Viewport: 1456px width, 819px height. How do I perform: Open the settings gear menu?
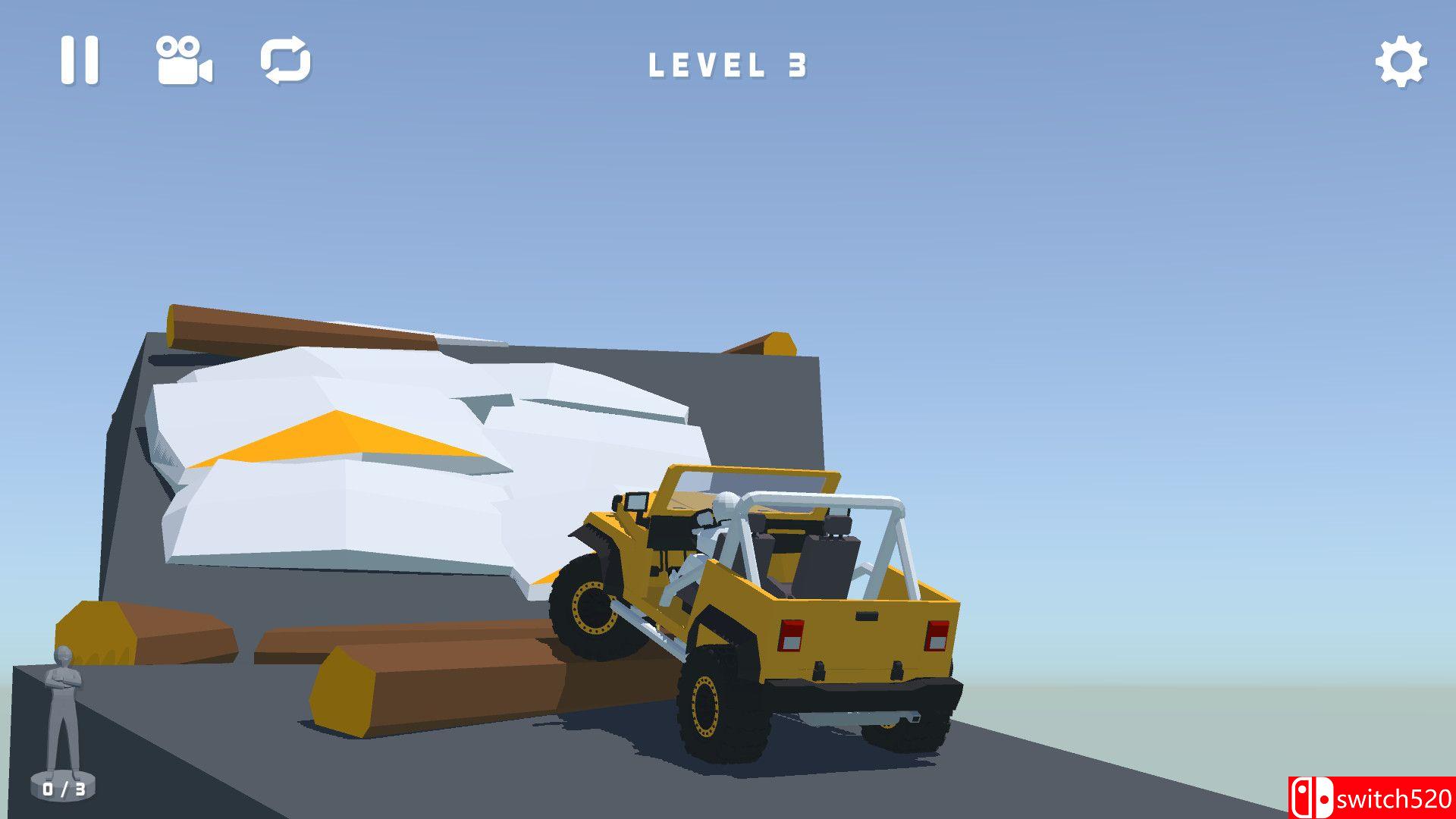point(1402,60)
